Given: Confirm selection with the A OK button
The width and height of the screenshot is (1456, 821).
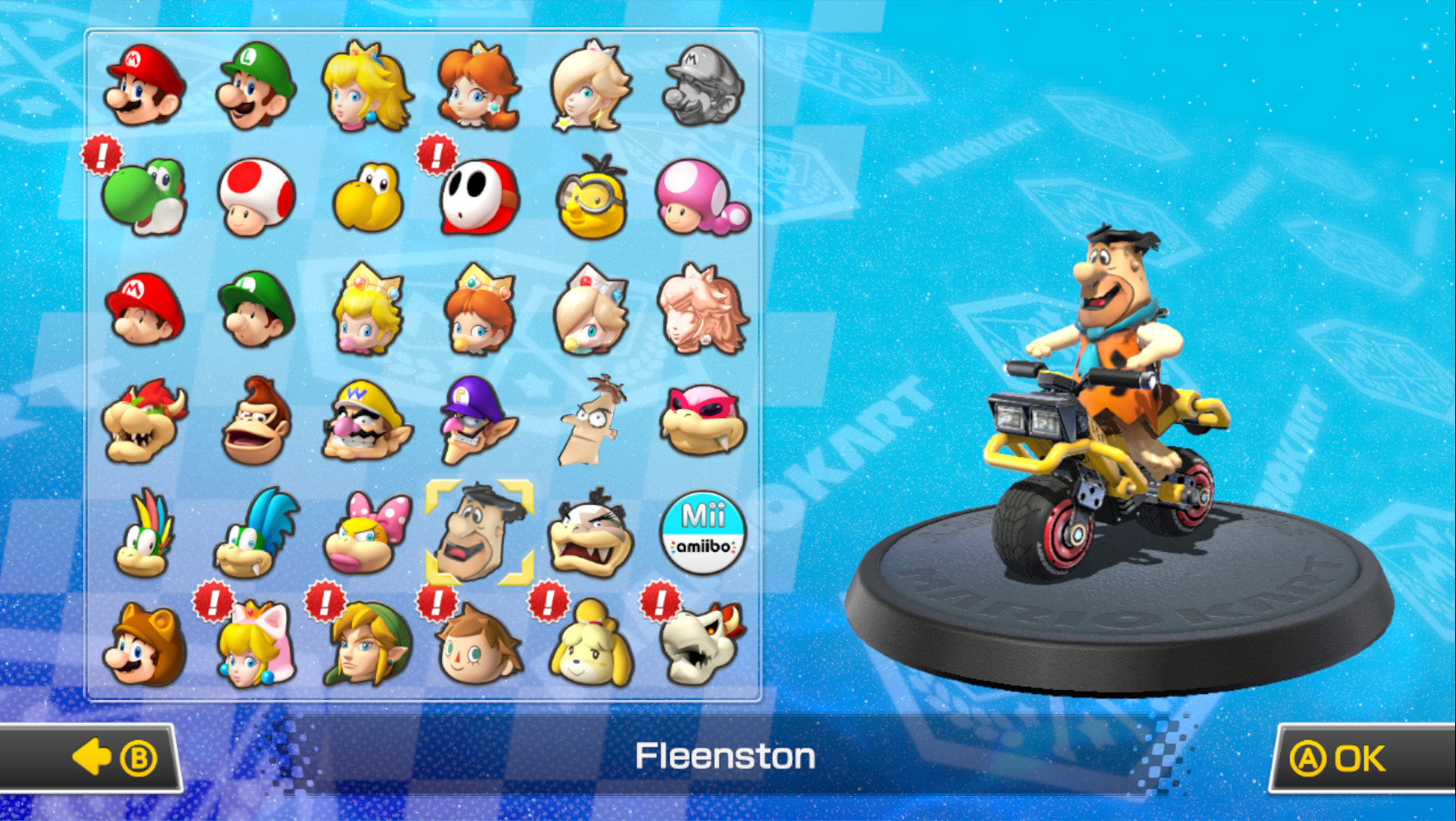Looking at the screenshot, I should click(x=1352, y=758).
